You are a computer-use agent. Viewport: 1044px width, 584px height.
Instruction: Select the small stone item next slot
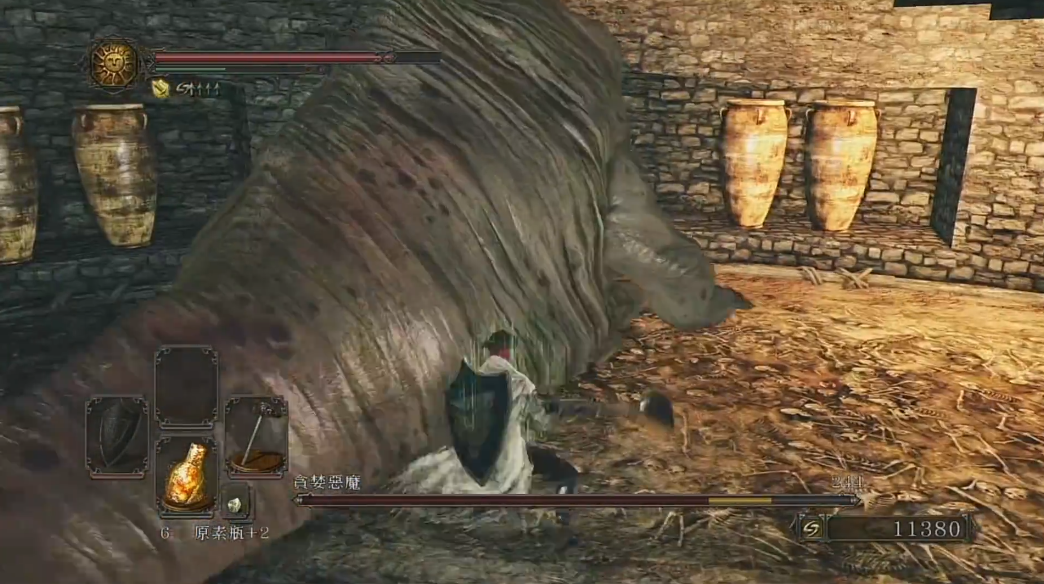click(x=236, y=503)
